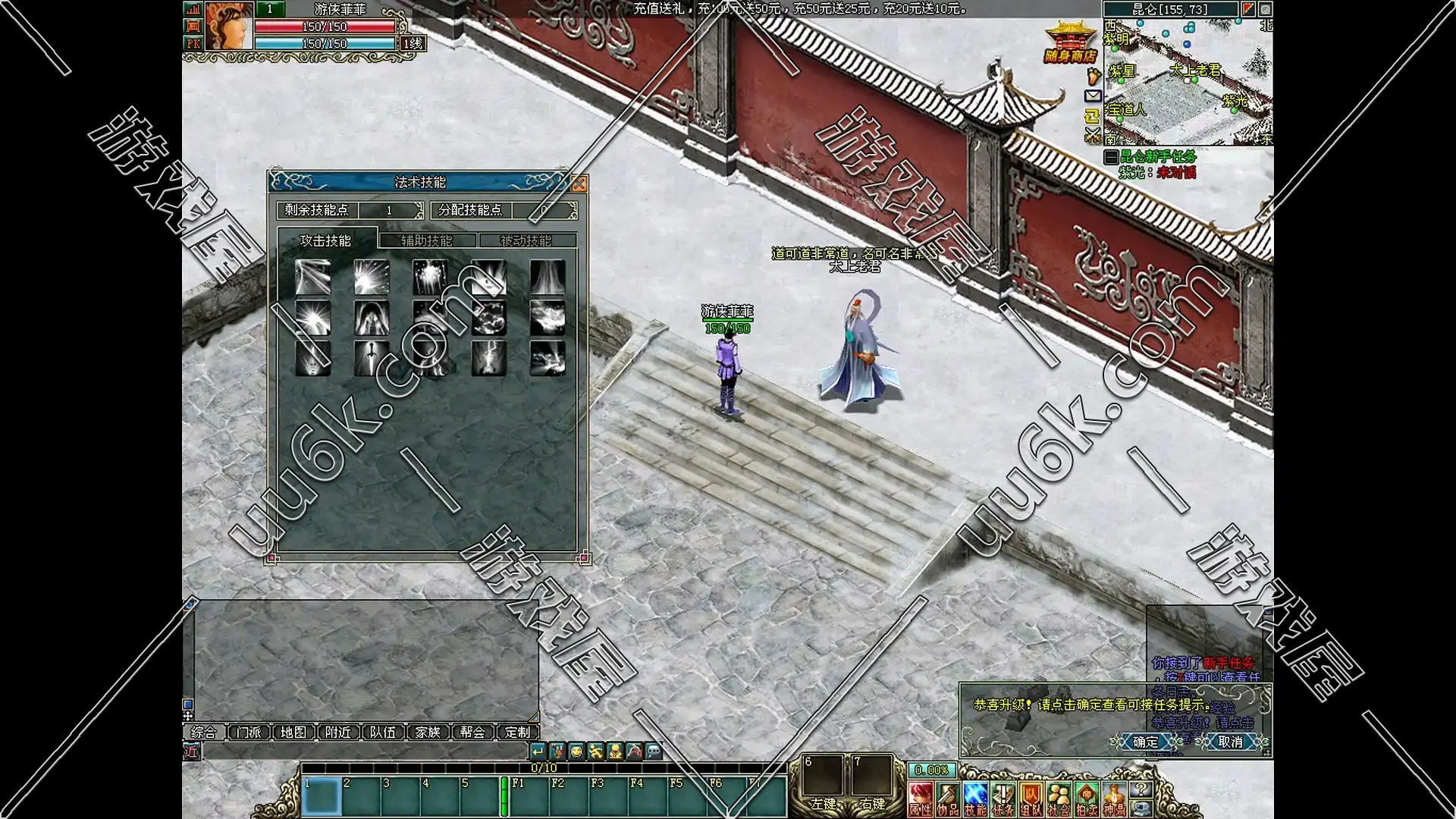Confirm the level-up prompt with 确定
Screen dimensions: 1456x819
(x=1146, y=742)
